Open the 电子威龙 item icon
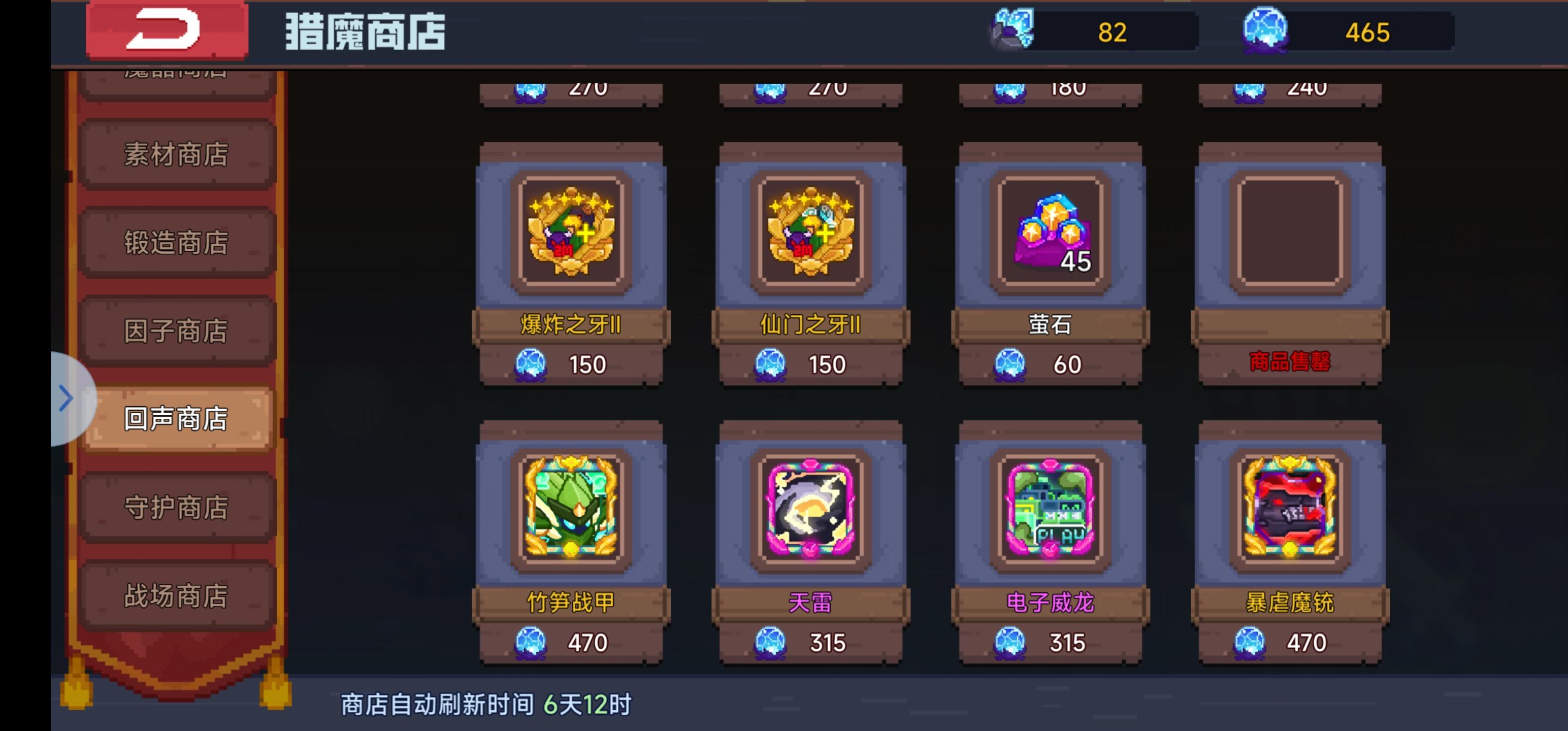The image size is (1568, 731). pos(1049,514)
